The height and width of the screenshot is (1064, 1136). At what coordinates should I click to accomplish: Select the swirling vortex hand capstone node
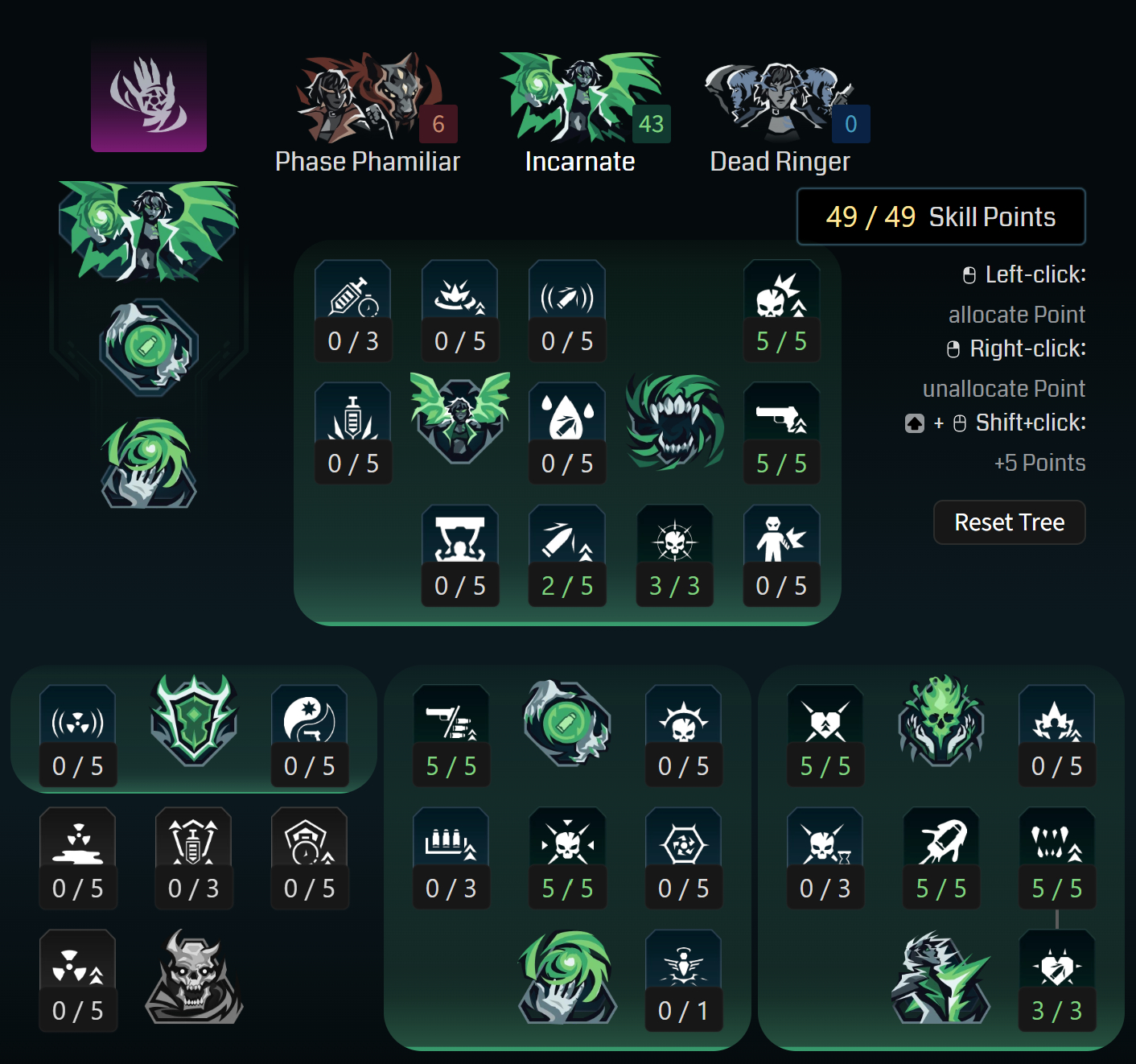tap(568, 978)
